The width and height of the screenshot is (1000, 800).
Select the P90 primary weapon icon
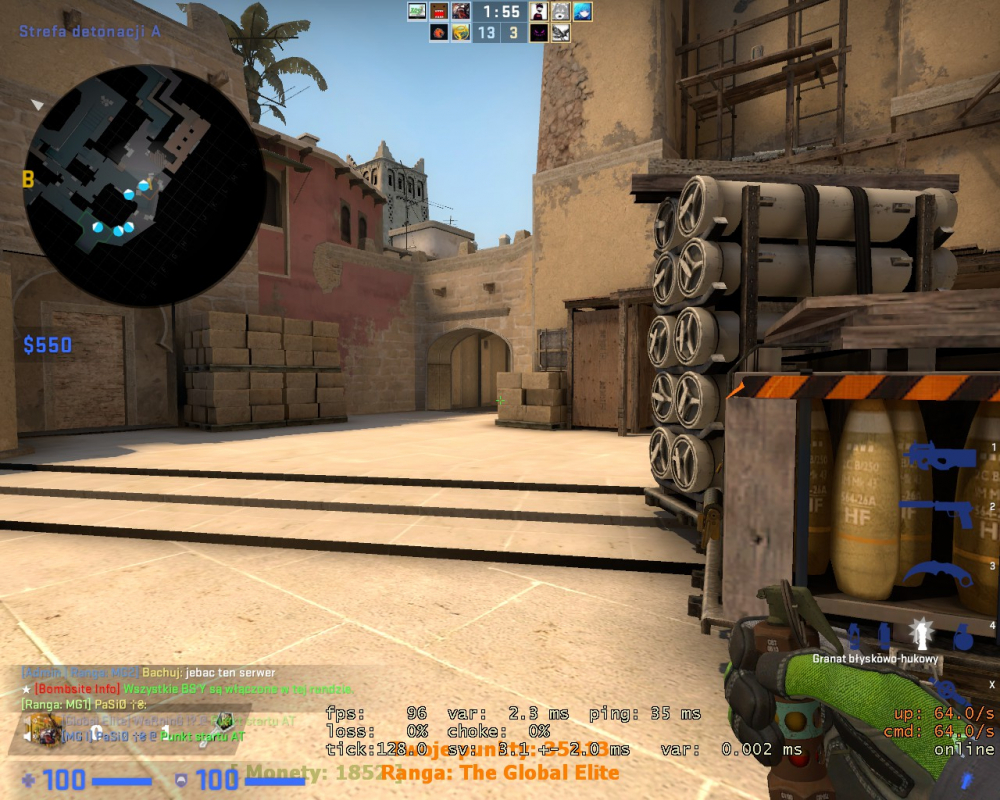pyautogui.click(x=940, y=457)
